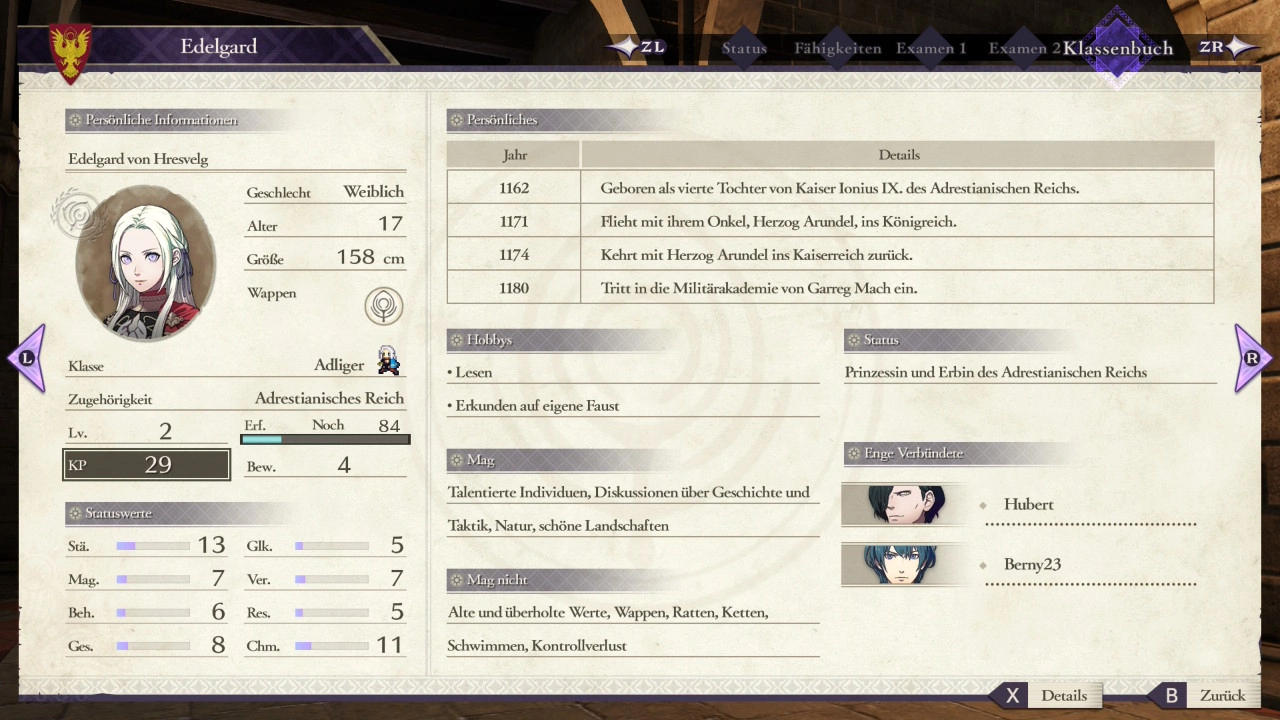Viewport: 1280px width, 720px height.
Task: Click the Wappen crest icon
Action: (x=383, y=306)
